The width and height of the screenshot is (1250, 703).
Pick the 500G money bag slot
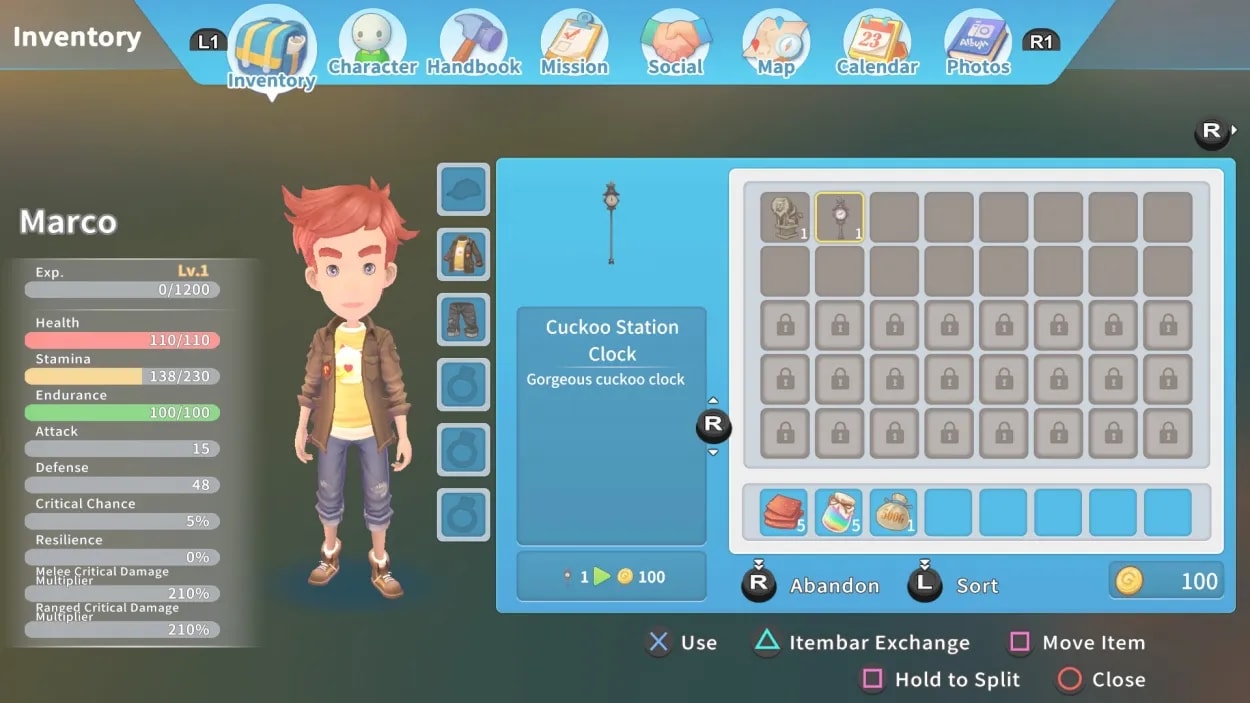coord(893,513)
